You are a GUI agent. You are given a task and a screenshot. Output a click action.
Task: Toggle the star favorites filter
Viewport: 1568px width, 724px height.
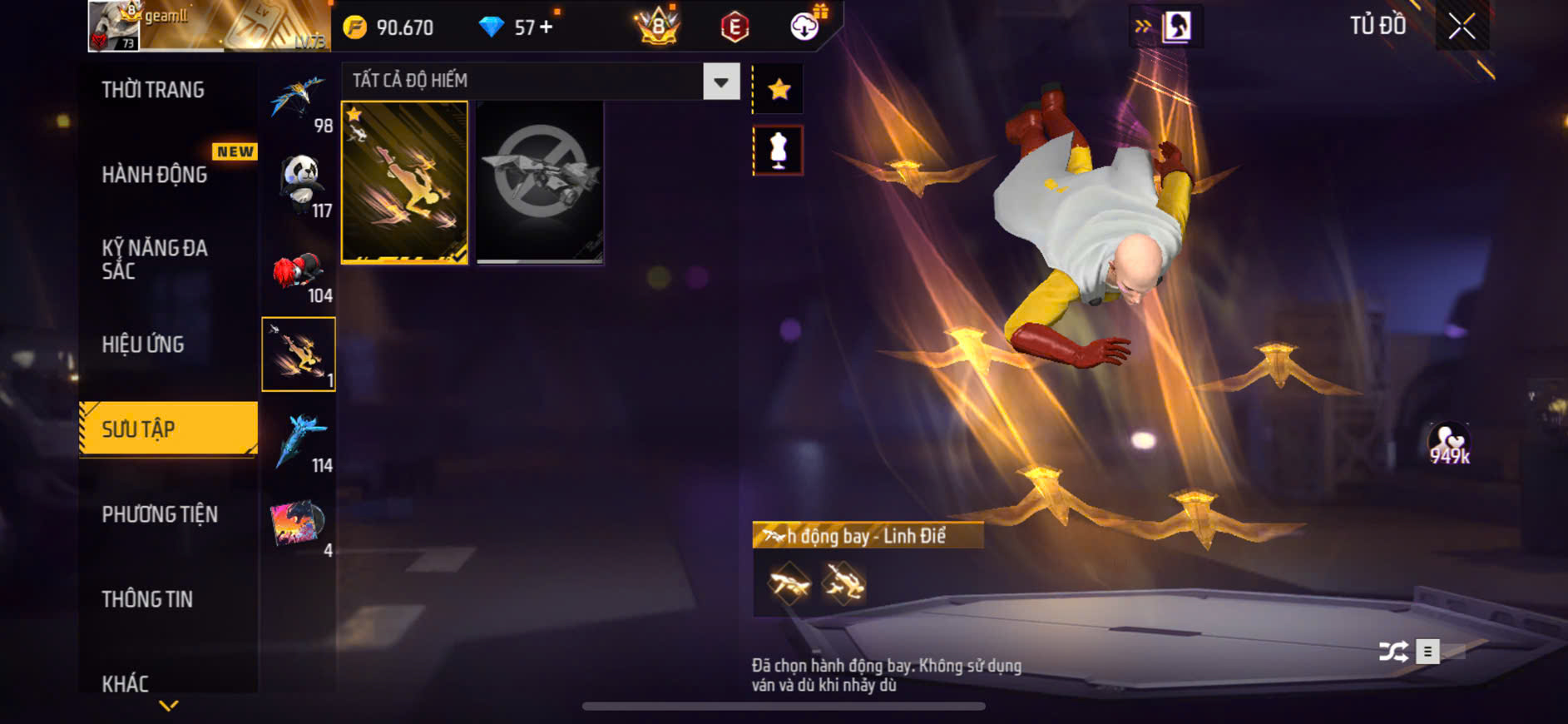point(779,89)
